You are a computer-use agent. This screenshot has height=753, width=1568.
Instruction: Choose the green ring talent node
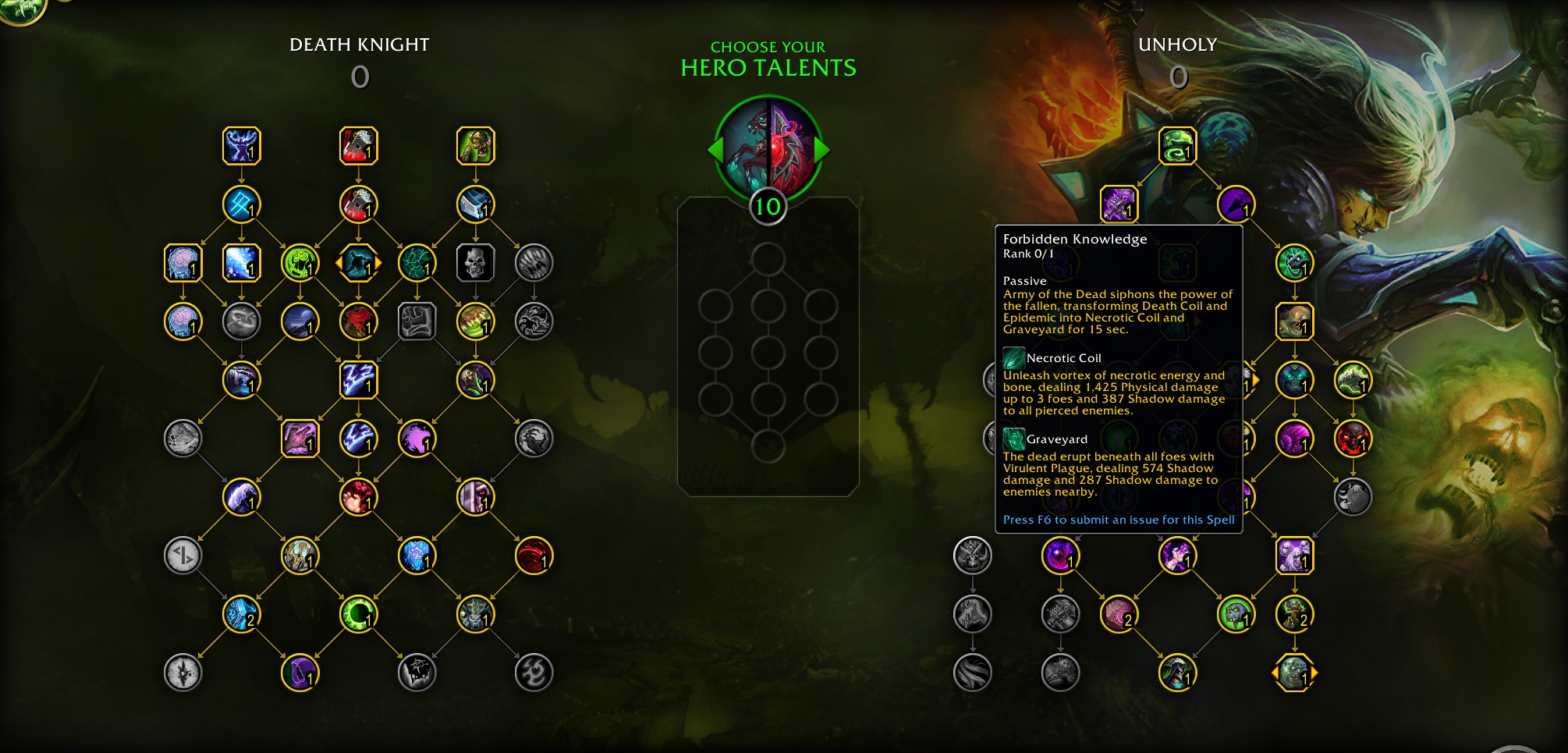point(358,614)
